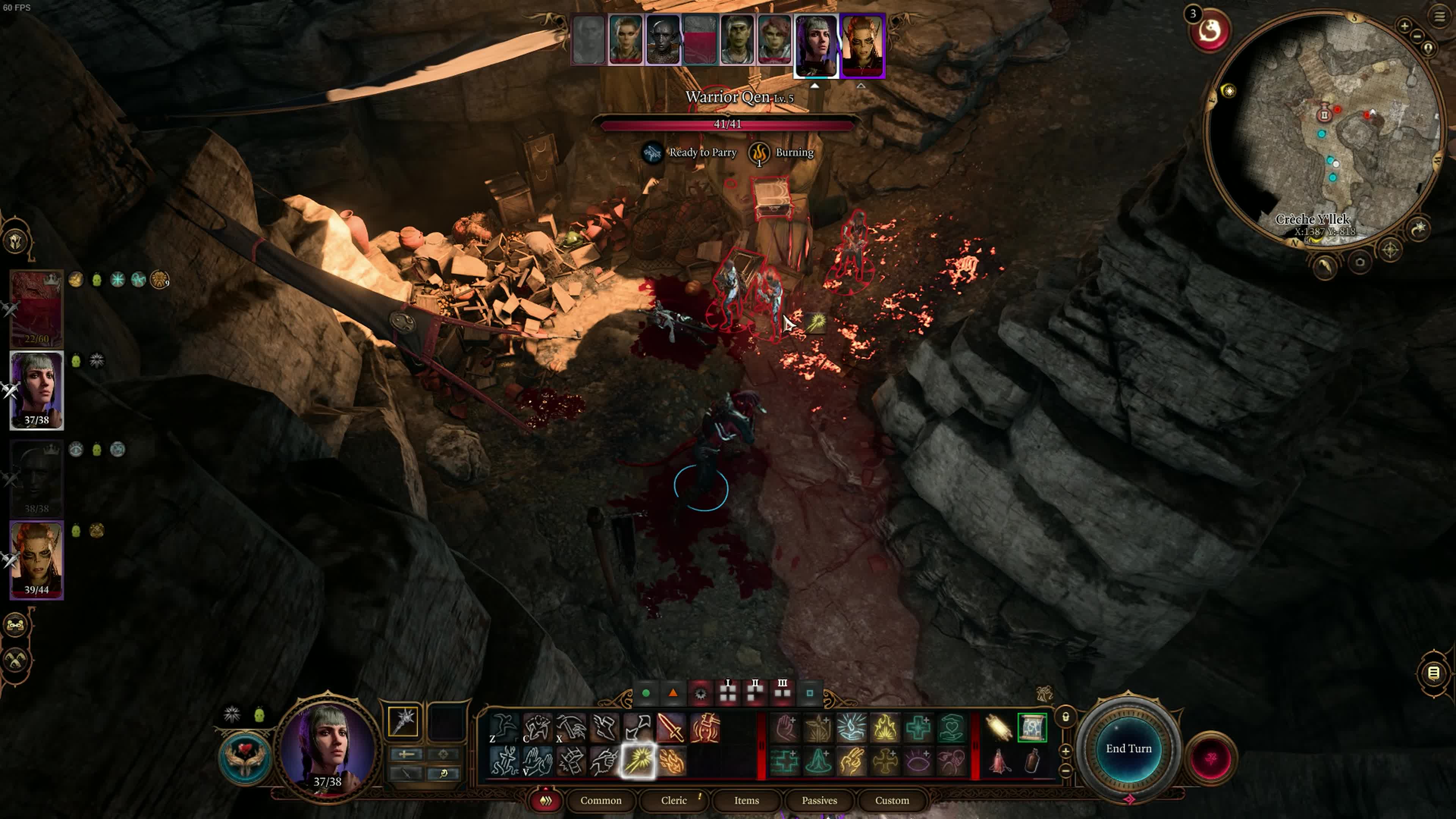Image resolution: width=1456 pixels, height=819 pixels.
Task: Click the mace weapon slot
Action: point(403,722)
